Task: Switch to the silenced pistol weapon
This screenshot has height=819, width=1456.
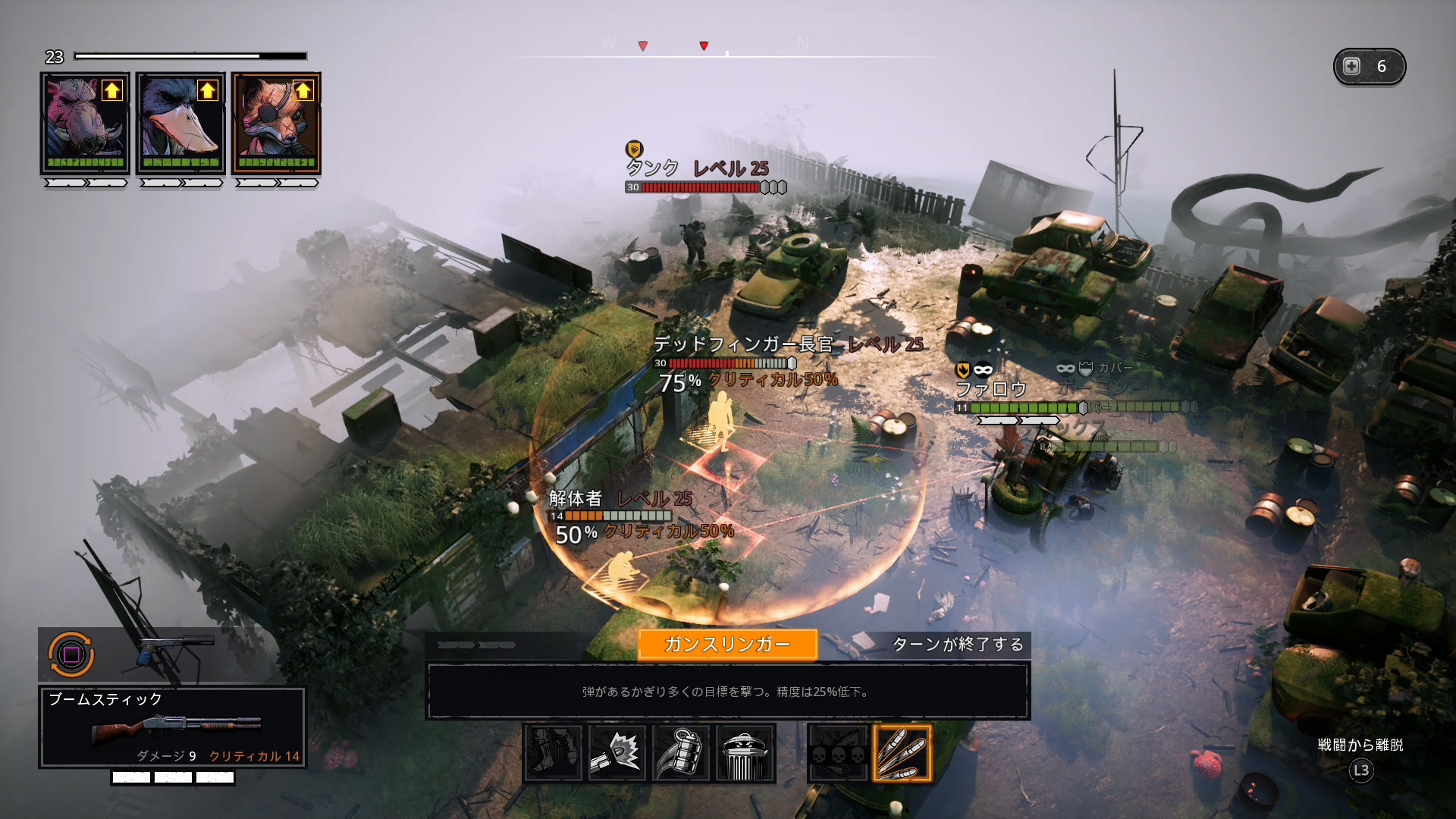Action: click(x=174, y=651)
